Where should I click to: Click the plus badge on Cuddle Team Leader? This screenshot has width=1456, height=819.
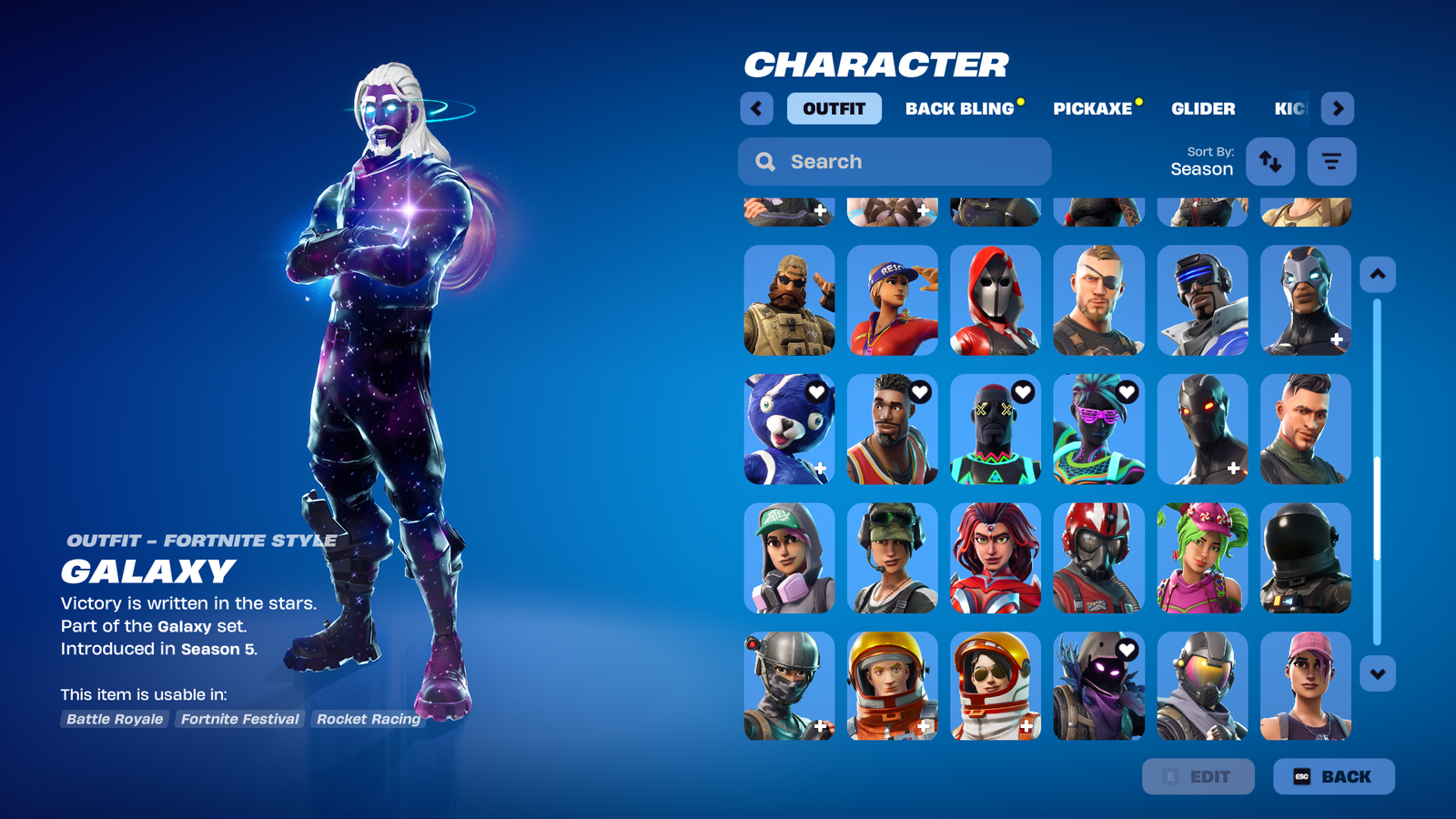[820, 468]
